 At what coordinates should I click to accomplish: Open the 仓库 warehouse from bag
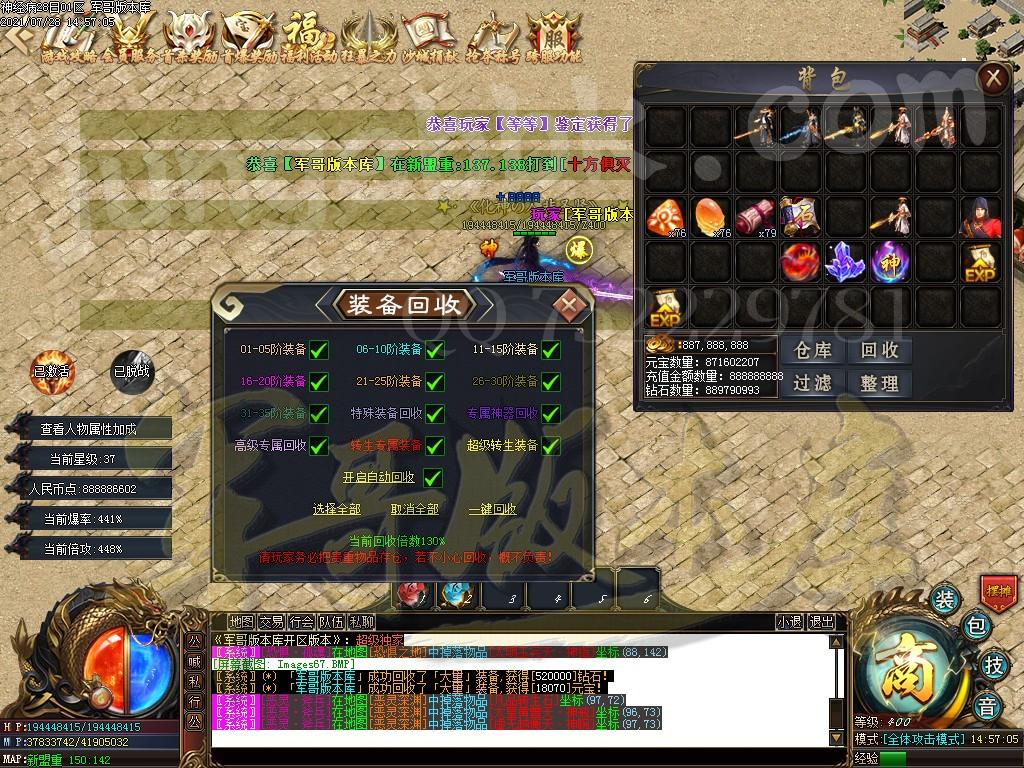[812, 350]
